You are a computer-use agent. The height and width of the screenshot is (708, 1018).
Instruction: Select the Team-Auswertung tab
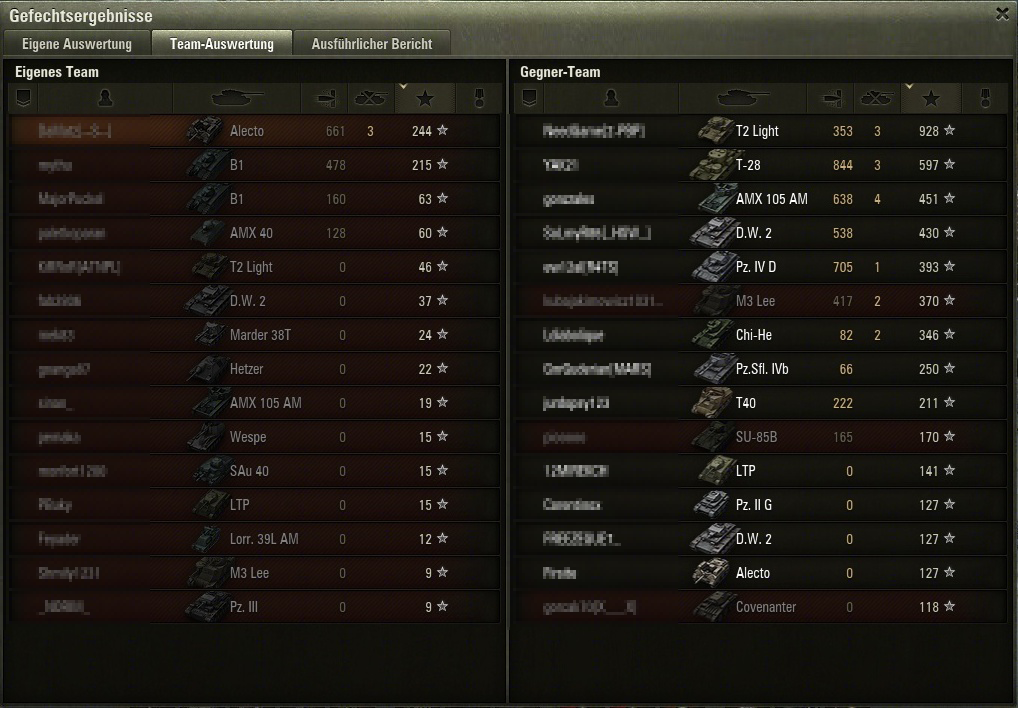(221, 44)
